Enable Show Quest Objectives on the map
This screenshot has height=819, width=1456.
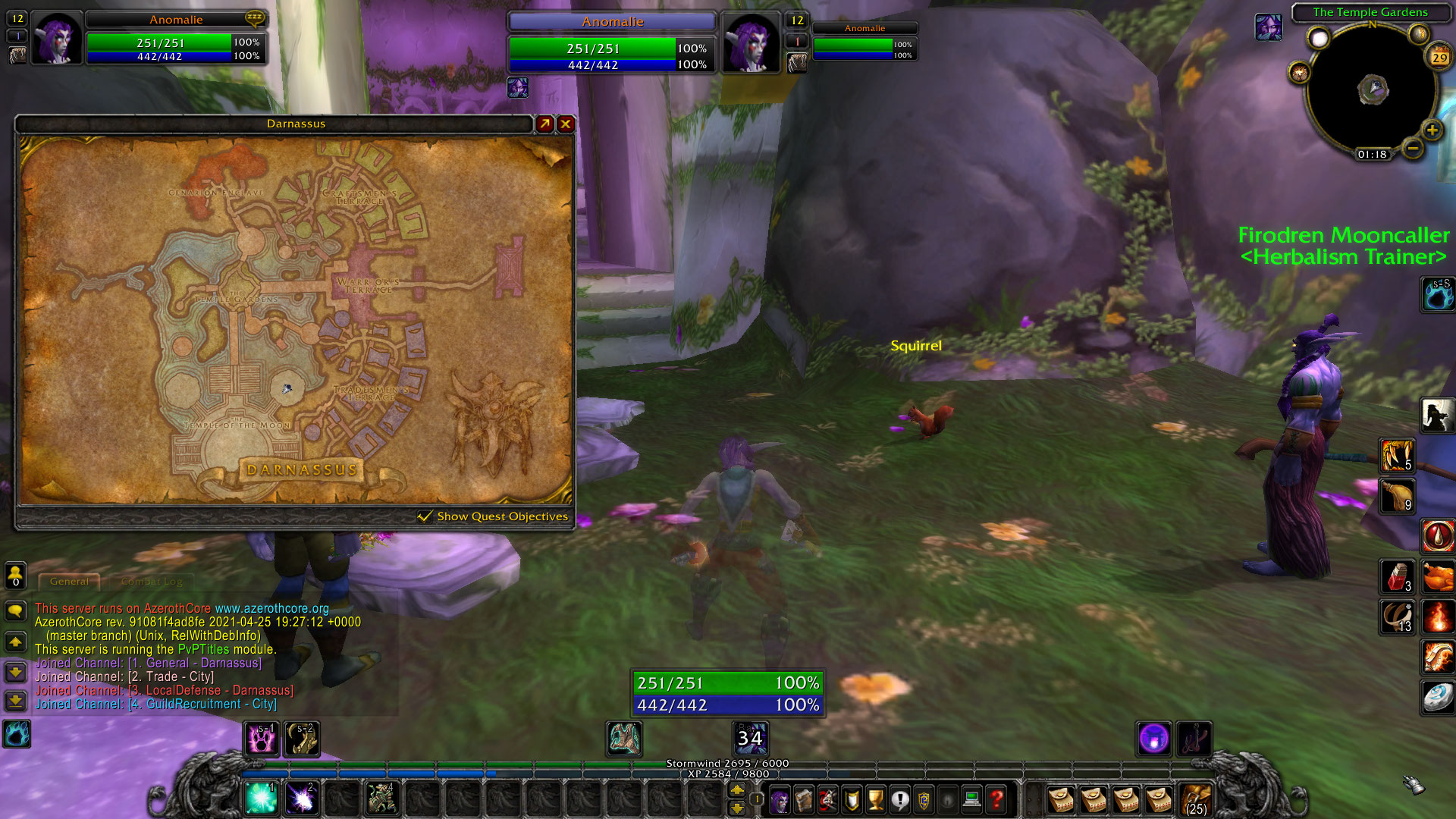[424, 516]
